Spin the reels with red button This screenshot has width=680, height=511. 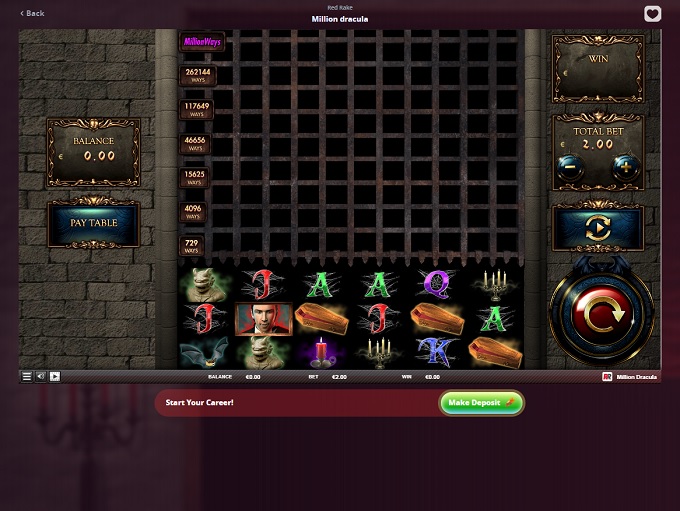(x=600, y=314)
